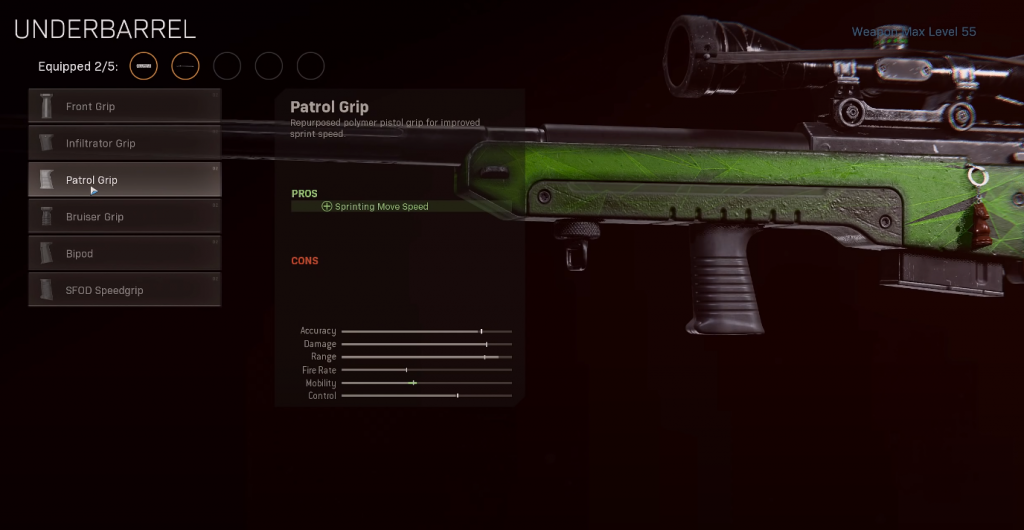Pick the Bruiser Grip attachment
Image resolution: width=1024 pixels, height=530 pixels.
pyautogui.click(x=124, y=217)
